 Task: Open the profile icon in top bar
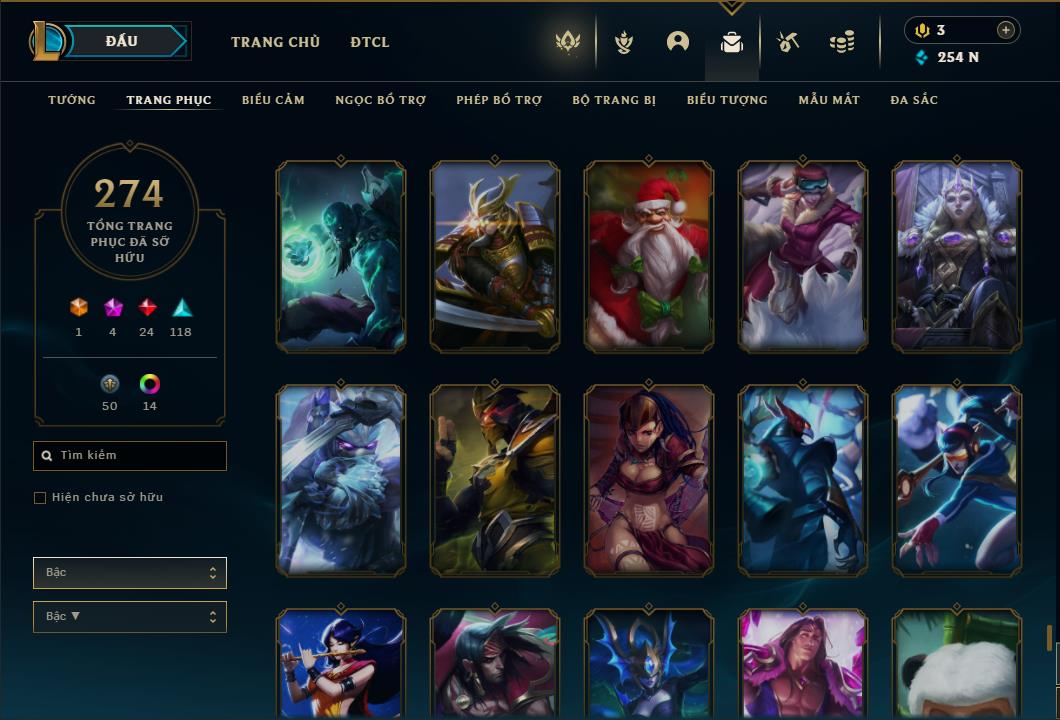tap(678, 42)
